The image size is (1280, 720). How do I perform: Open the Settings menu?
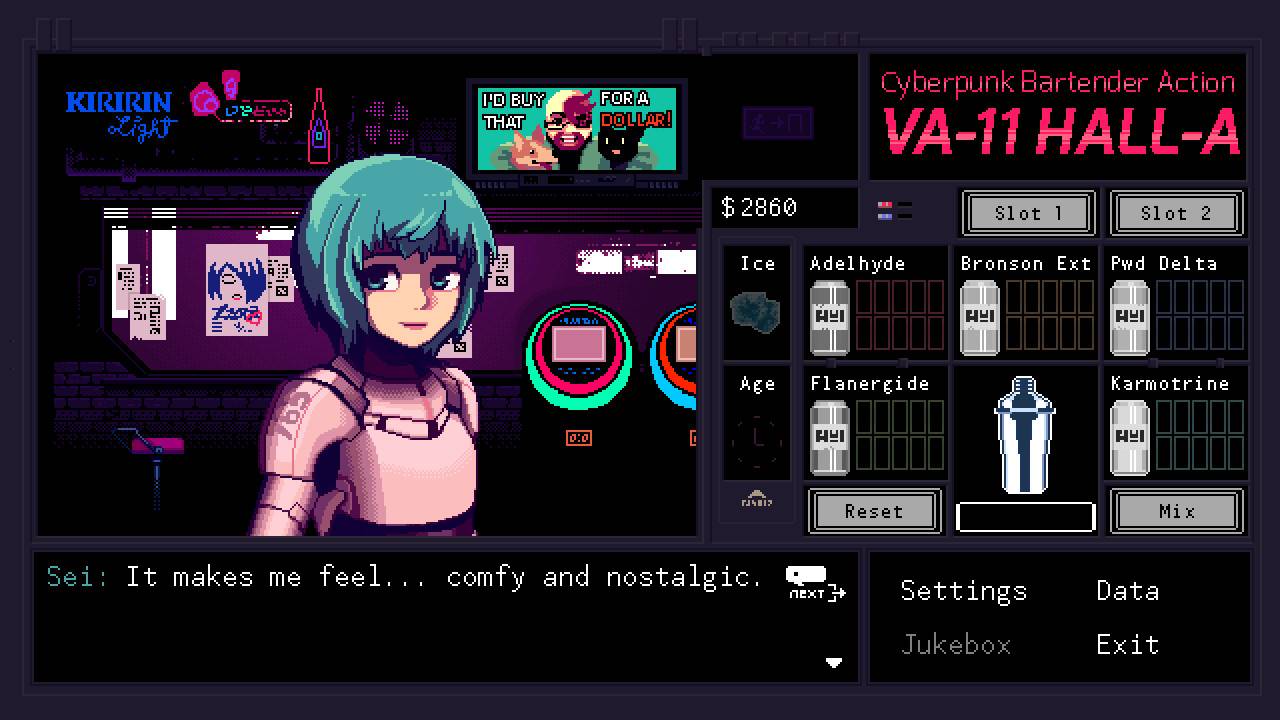(x=963, y=591)
